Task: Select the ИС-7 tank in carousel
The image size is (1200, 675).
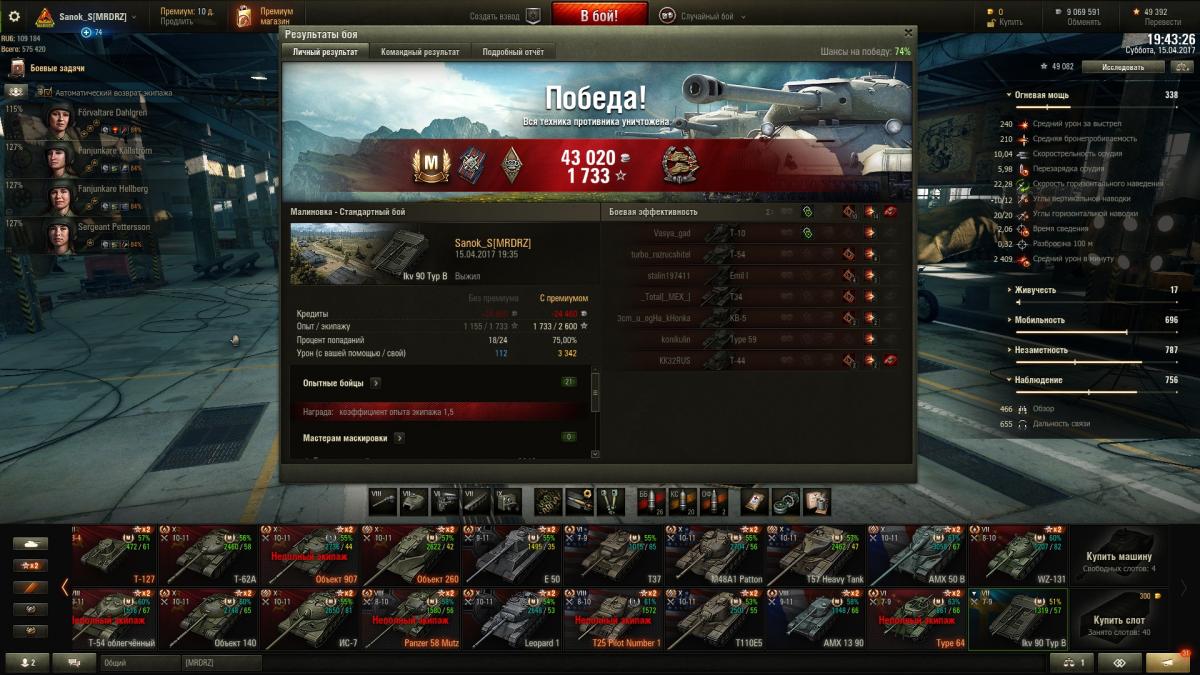Action: pos(309,620)
